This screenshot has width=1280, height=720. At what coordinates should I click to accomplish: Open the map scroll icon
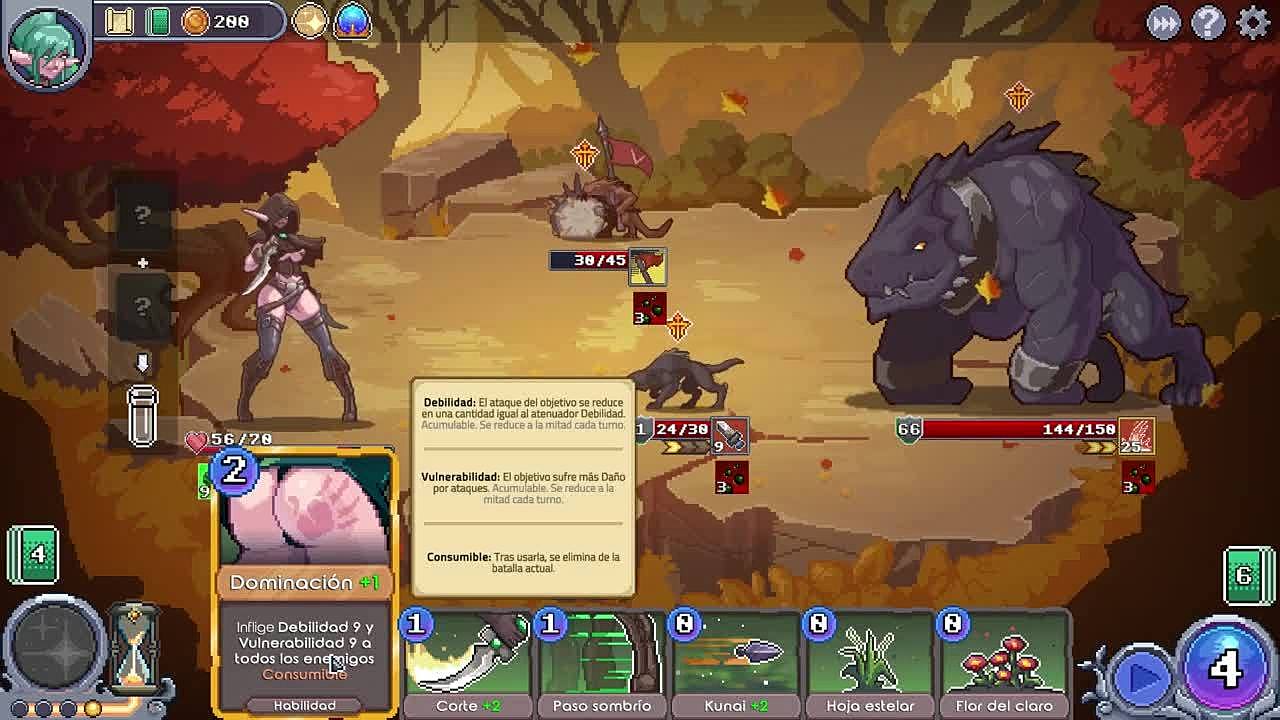pos(120,21)
